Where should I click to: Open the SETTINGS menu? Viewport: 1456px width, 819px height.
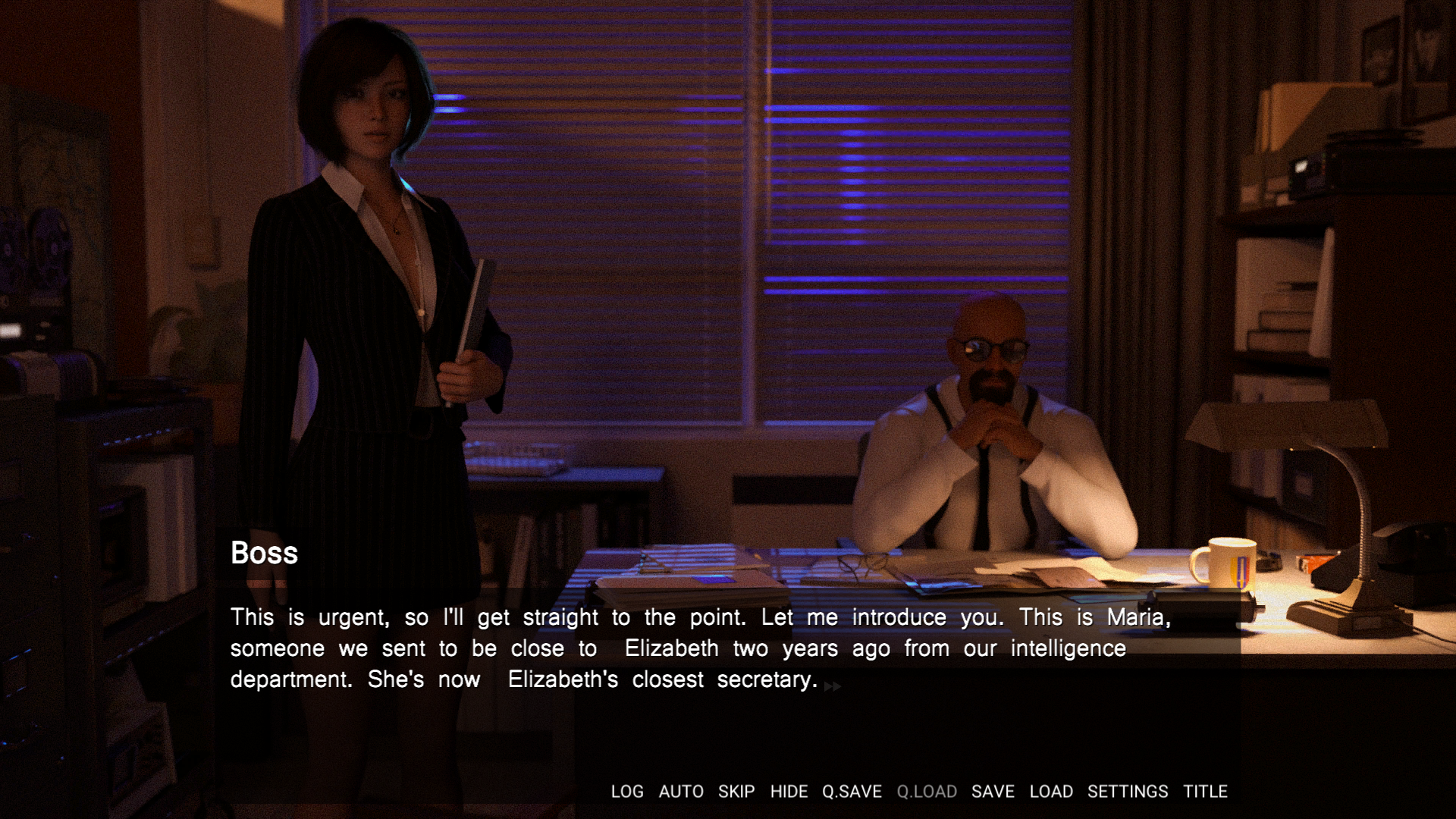click(1128, 792)
